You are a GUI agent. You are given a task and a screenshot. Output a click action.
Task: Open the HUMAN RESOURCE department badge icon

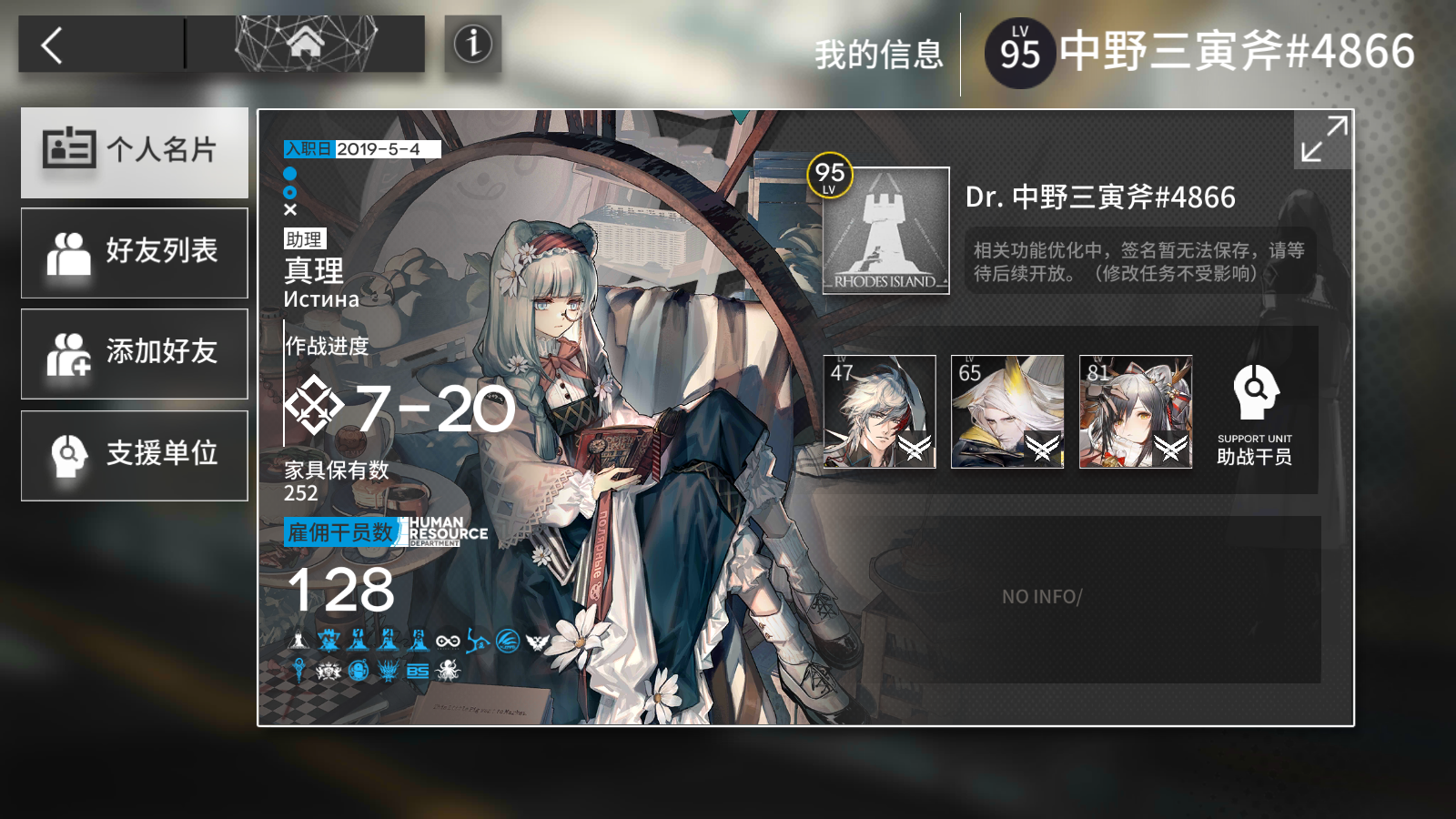pos(444,530)
